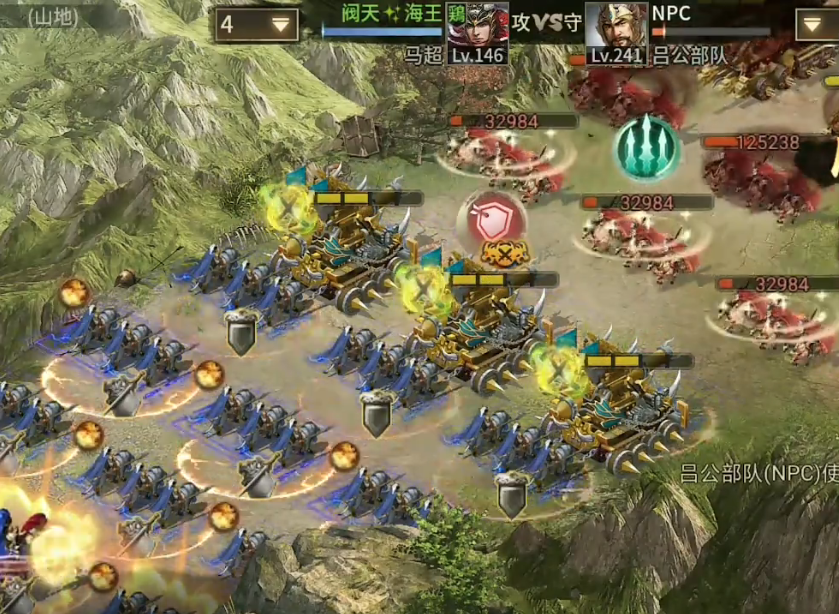Viewport: 839px width, 614px height.
Task: Select defender general's Lv.241 portrait
Action: [x=615, y=30]
